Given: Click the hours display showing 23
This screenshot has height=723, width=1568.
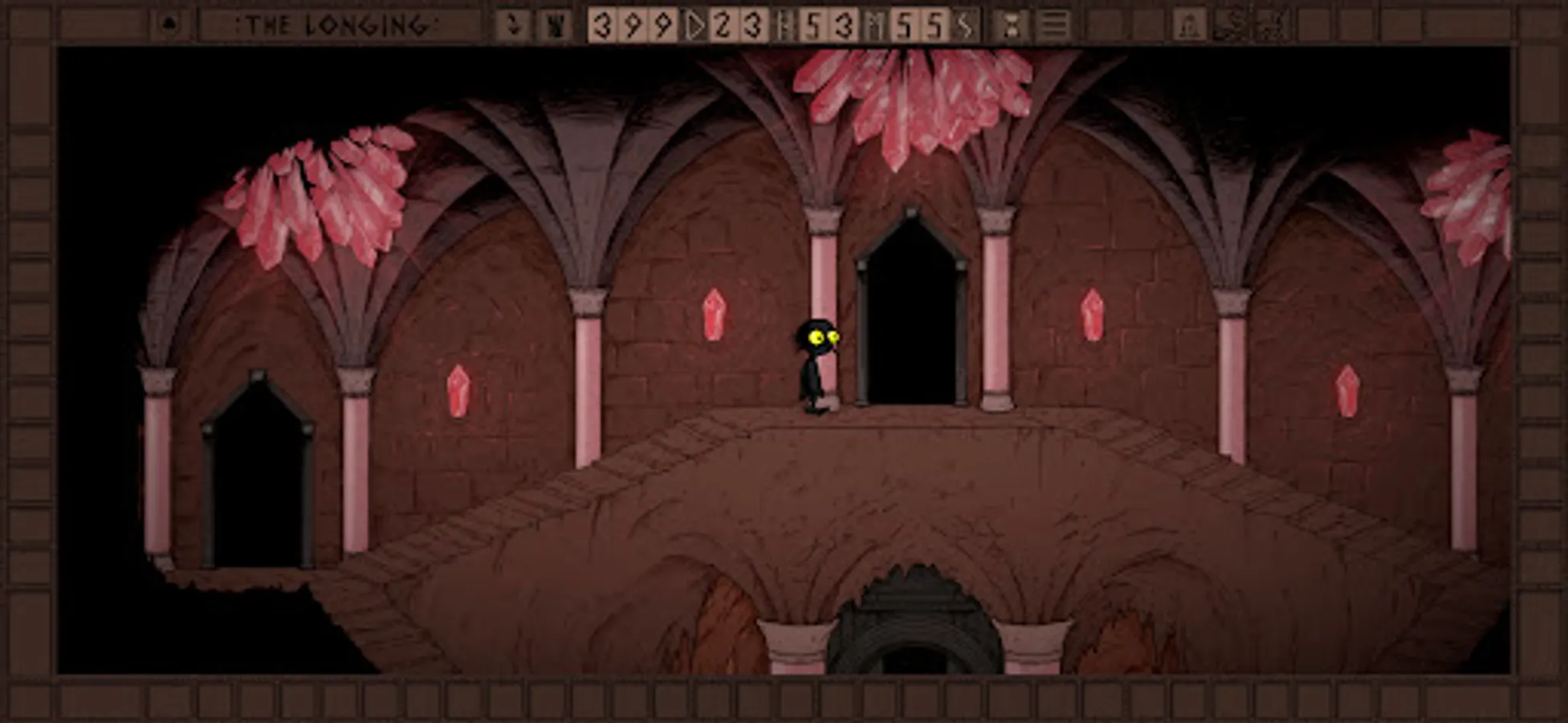Looking at the screenshot, I should [737, 27].
